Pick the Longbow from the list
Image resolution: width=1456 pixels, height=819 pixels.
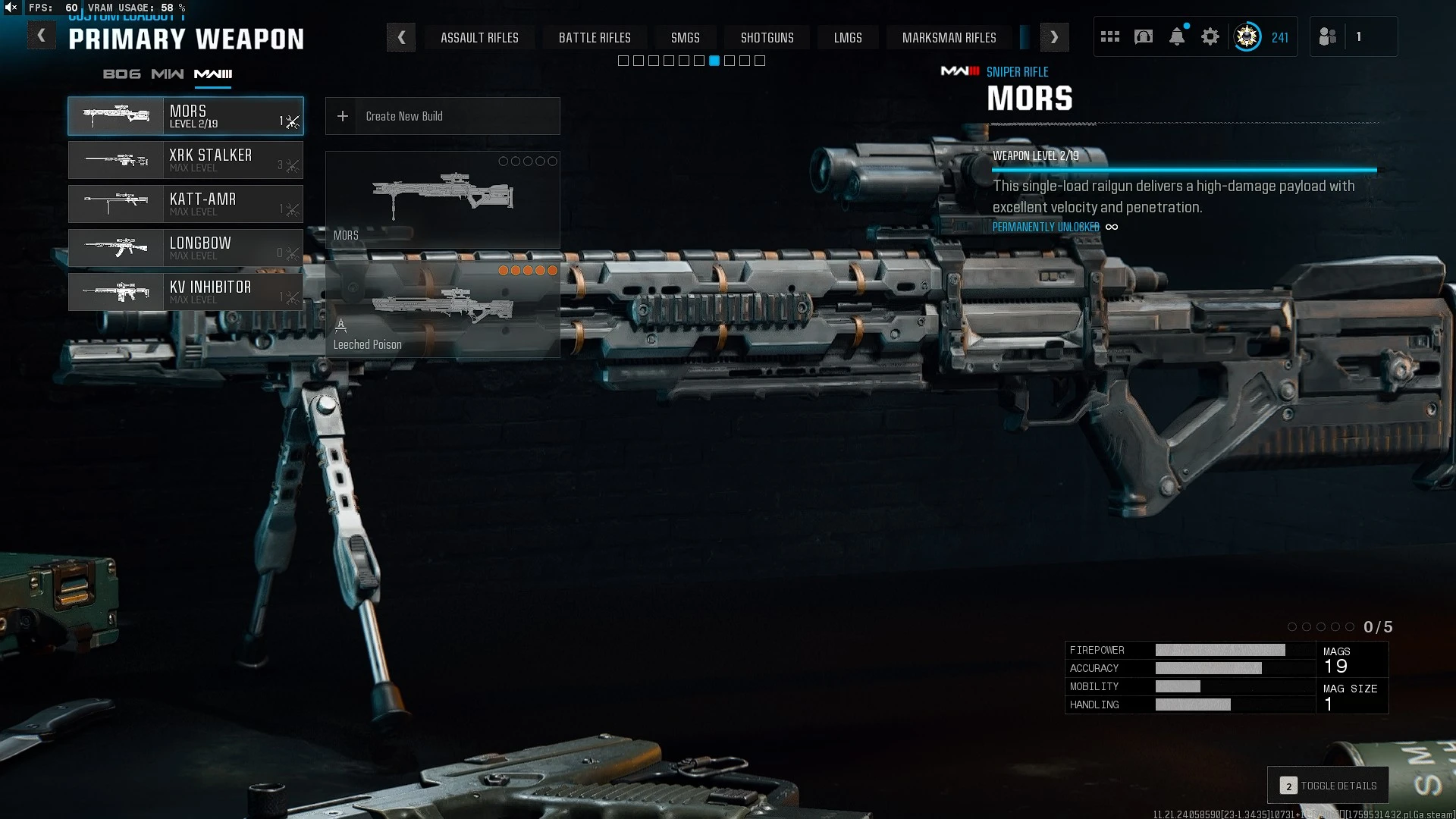click(x=186, y=248)
